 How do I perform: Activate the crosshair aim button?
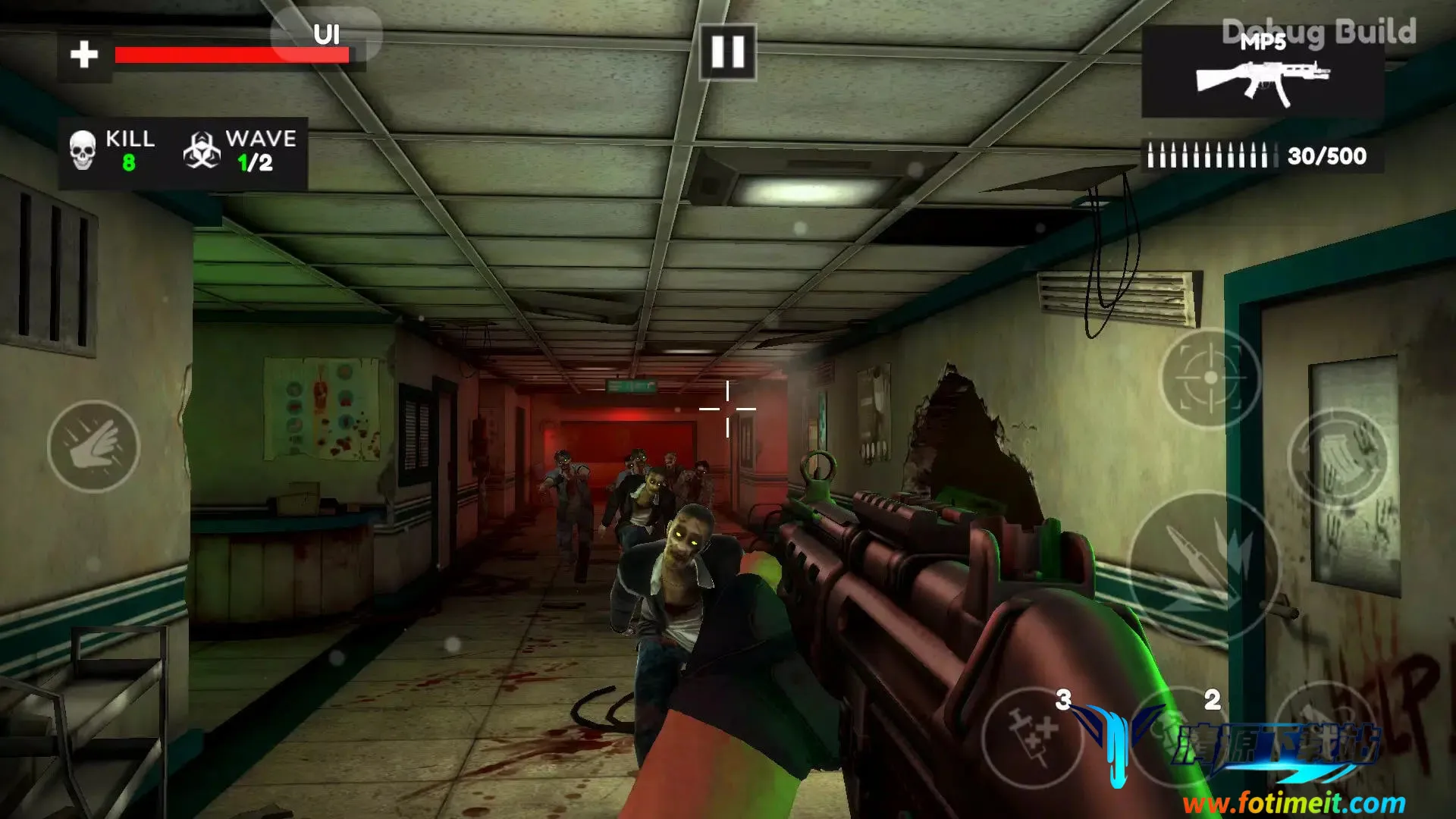pos(1210,378)
